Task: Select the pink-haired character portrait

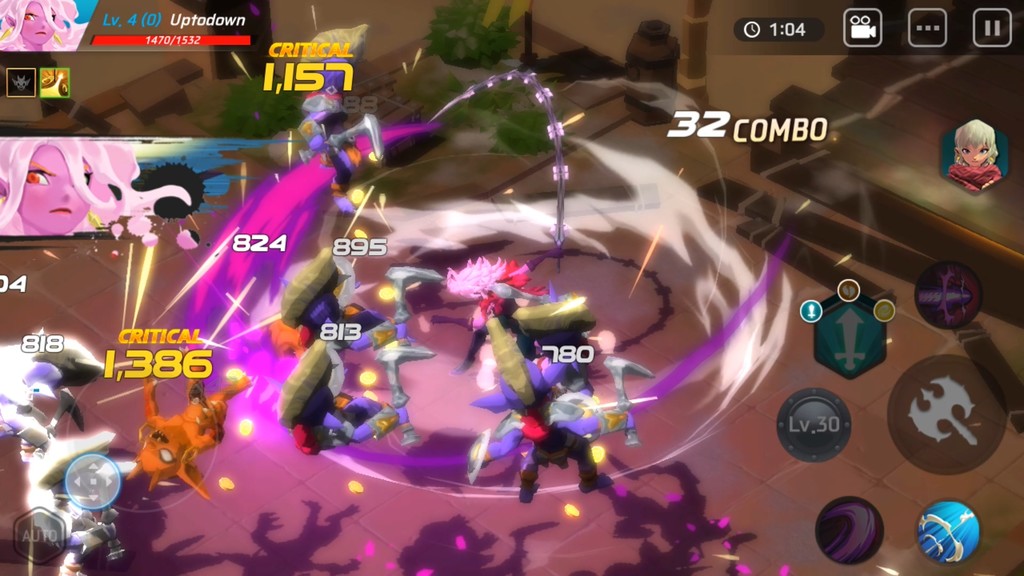Action: 40,24
